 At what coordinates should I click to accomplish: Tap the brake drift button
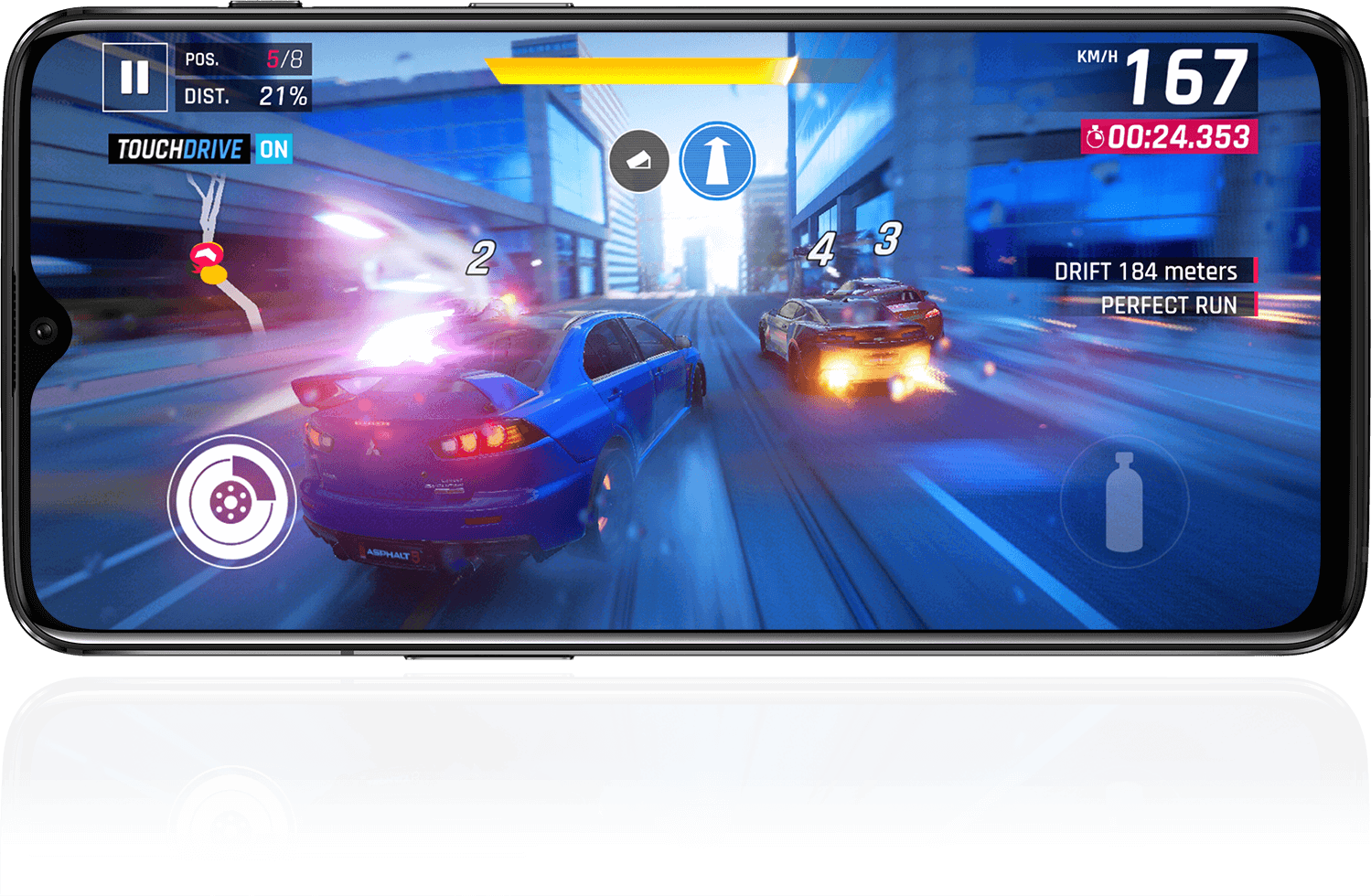tap(231, 500)
